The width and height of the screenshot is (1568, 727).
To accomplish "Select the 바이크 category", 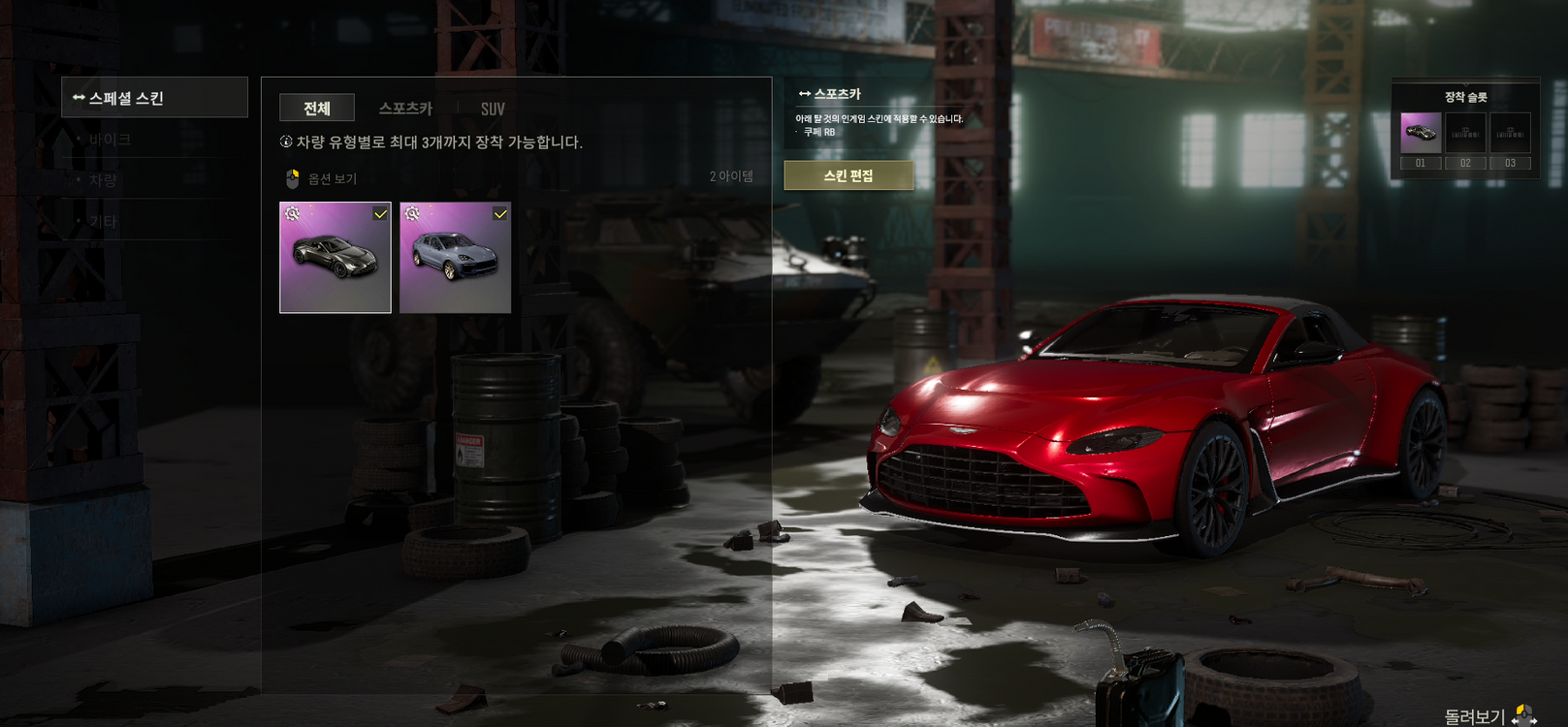I will pos(110,140).
